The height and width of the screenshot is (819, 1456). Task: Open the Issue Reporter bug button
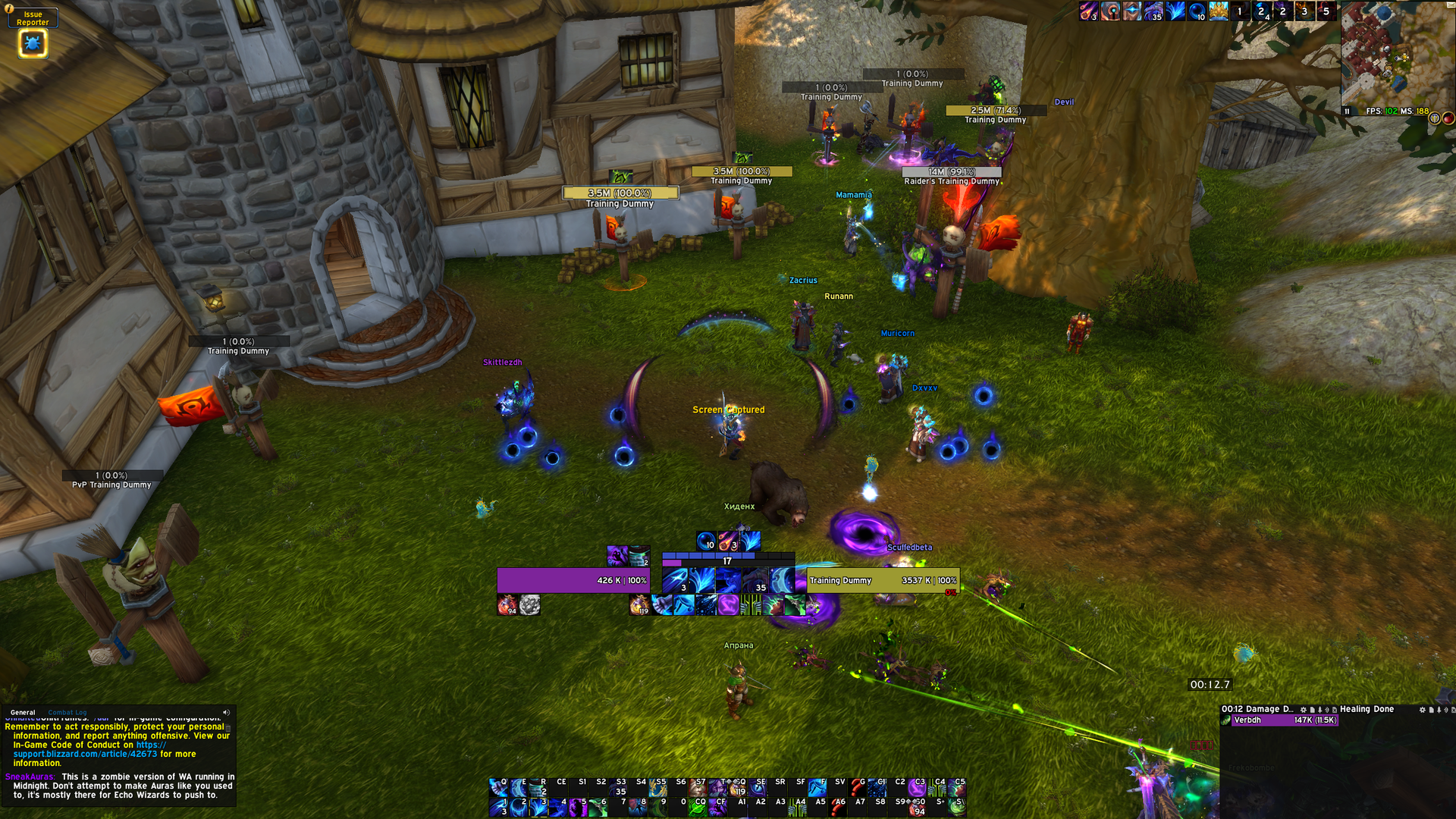32,43
